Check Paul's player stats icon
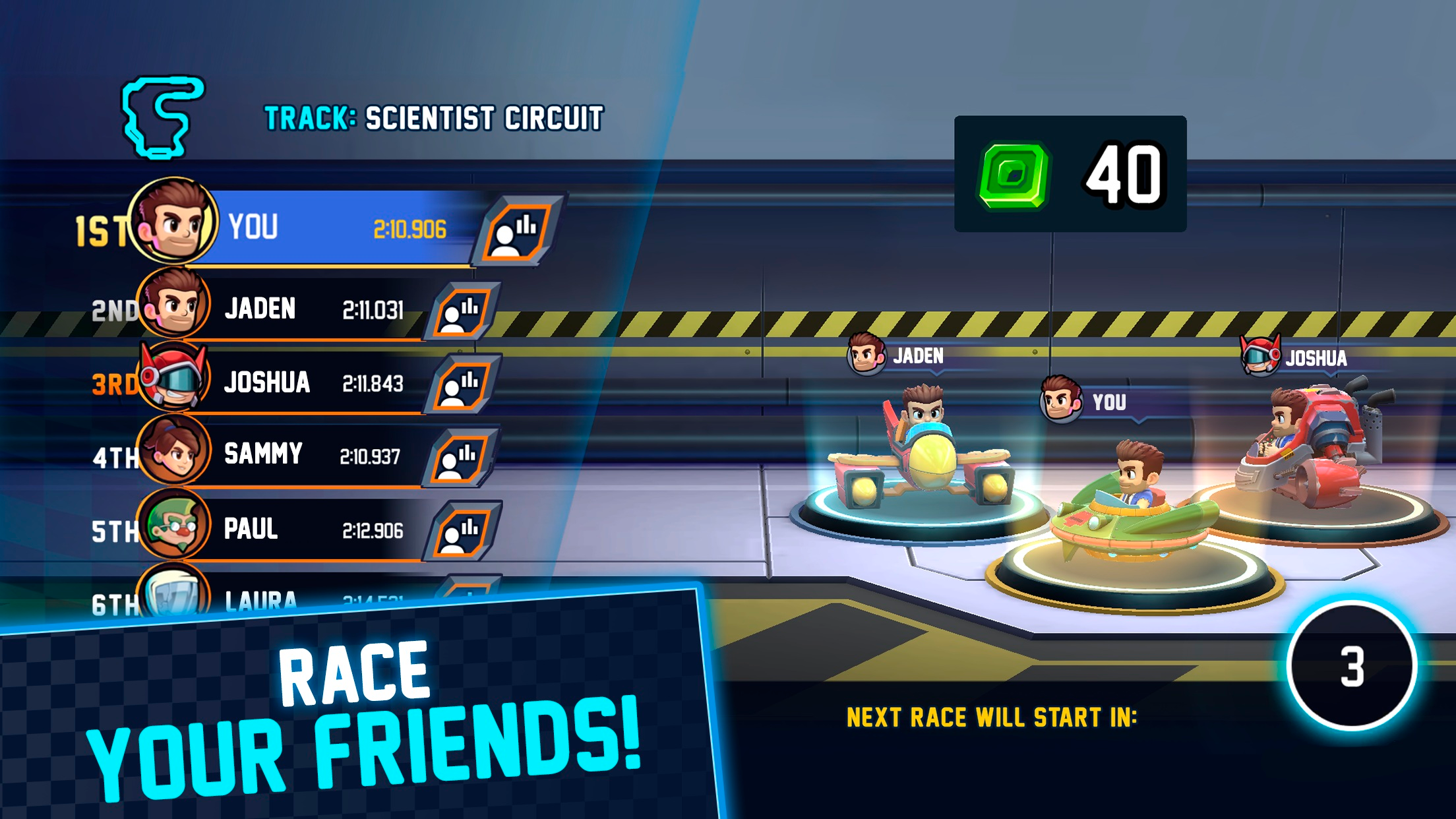The image size is (1456, 819). 462,531
